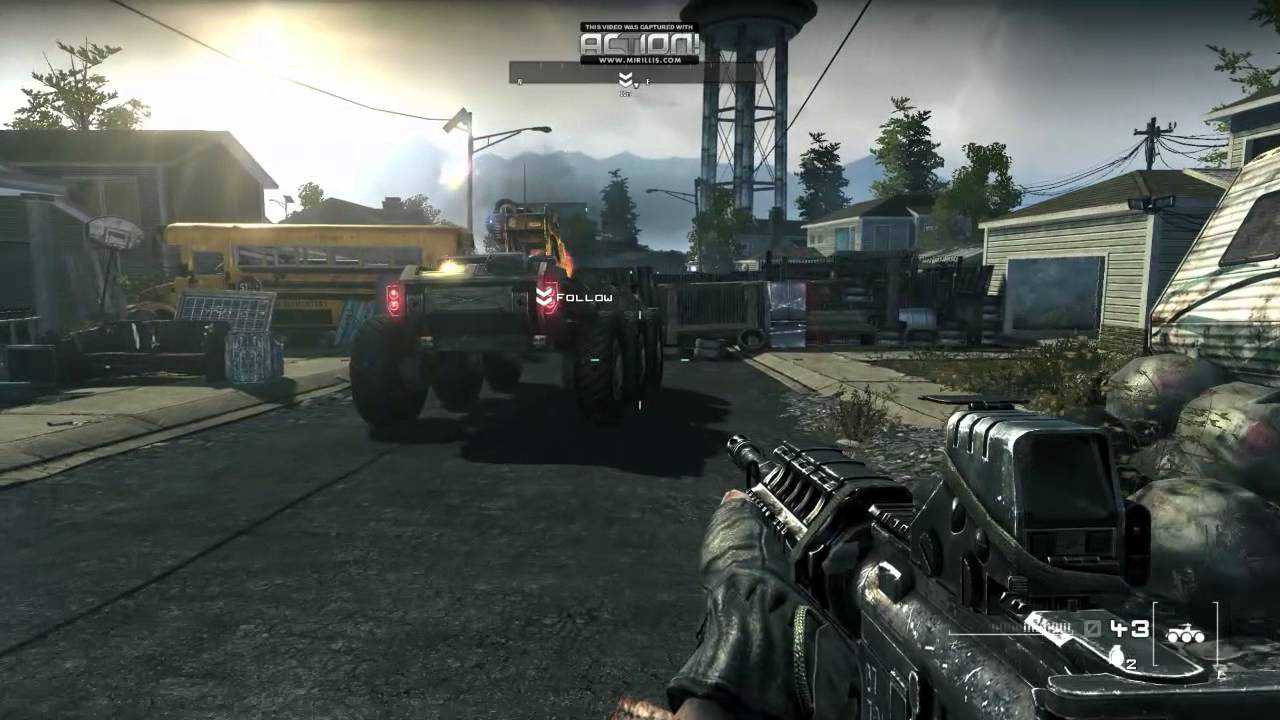Click the compass bar's objective chevron

(x=626, y=78)
